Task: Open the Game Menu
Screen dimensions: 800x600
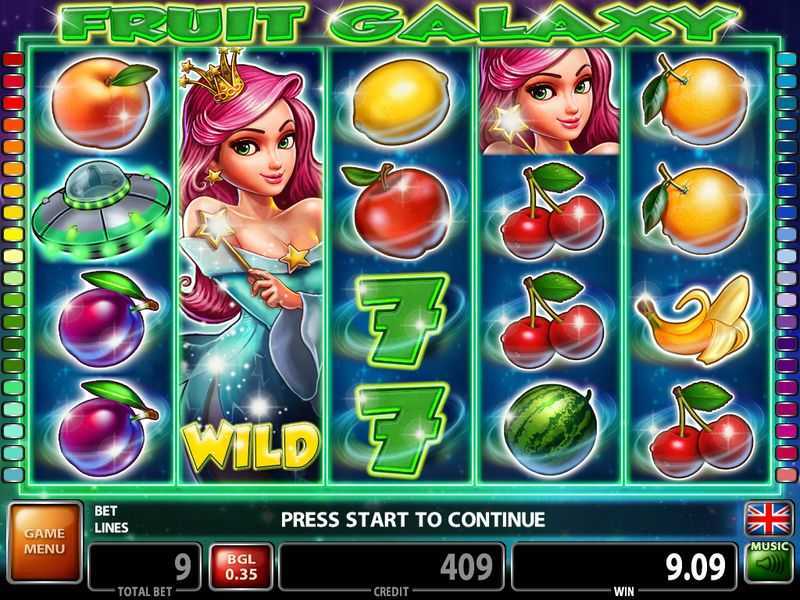Action: click(44, 541)
